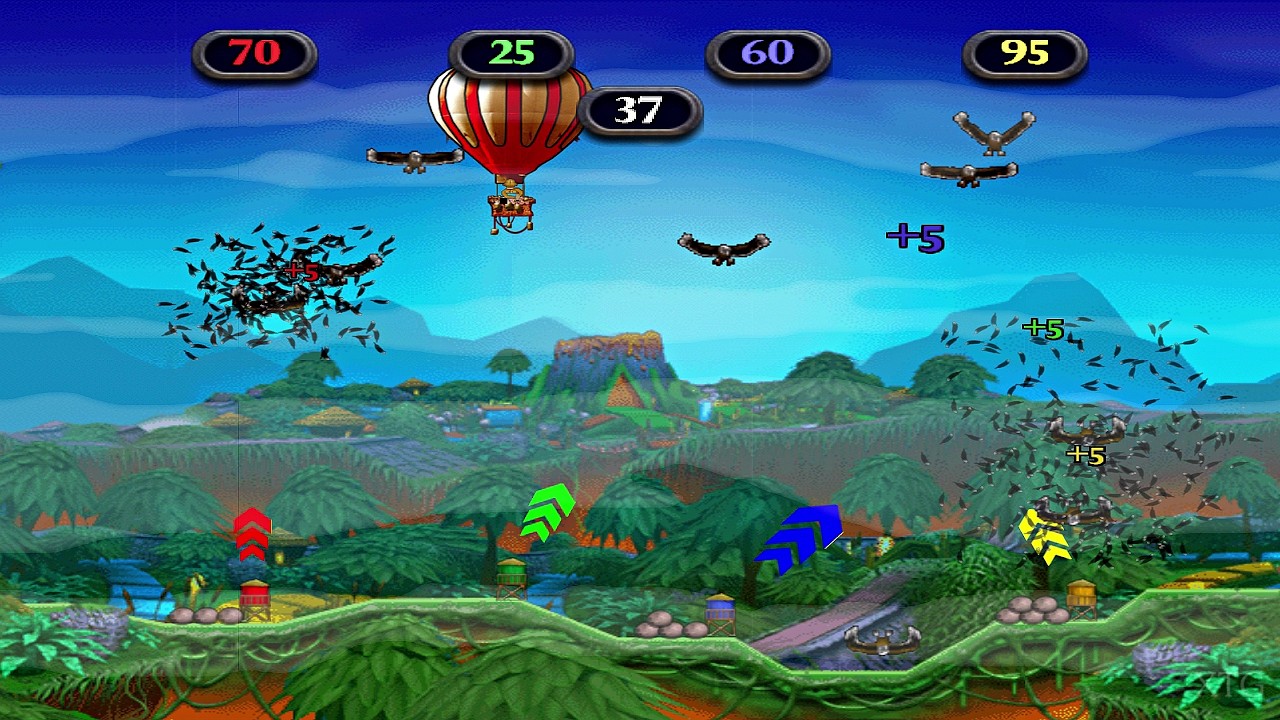Select the flying vulture near the balloon
The image size is (1280, 720).
tap(415, 158)
